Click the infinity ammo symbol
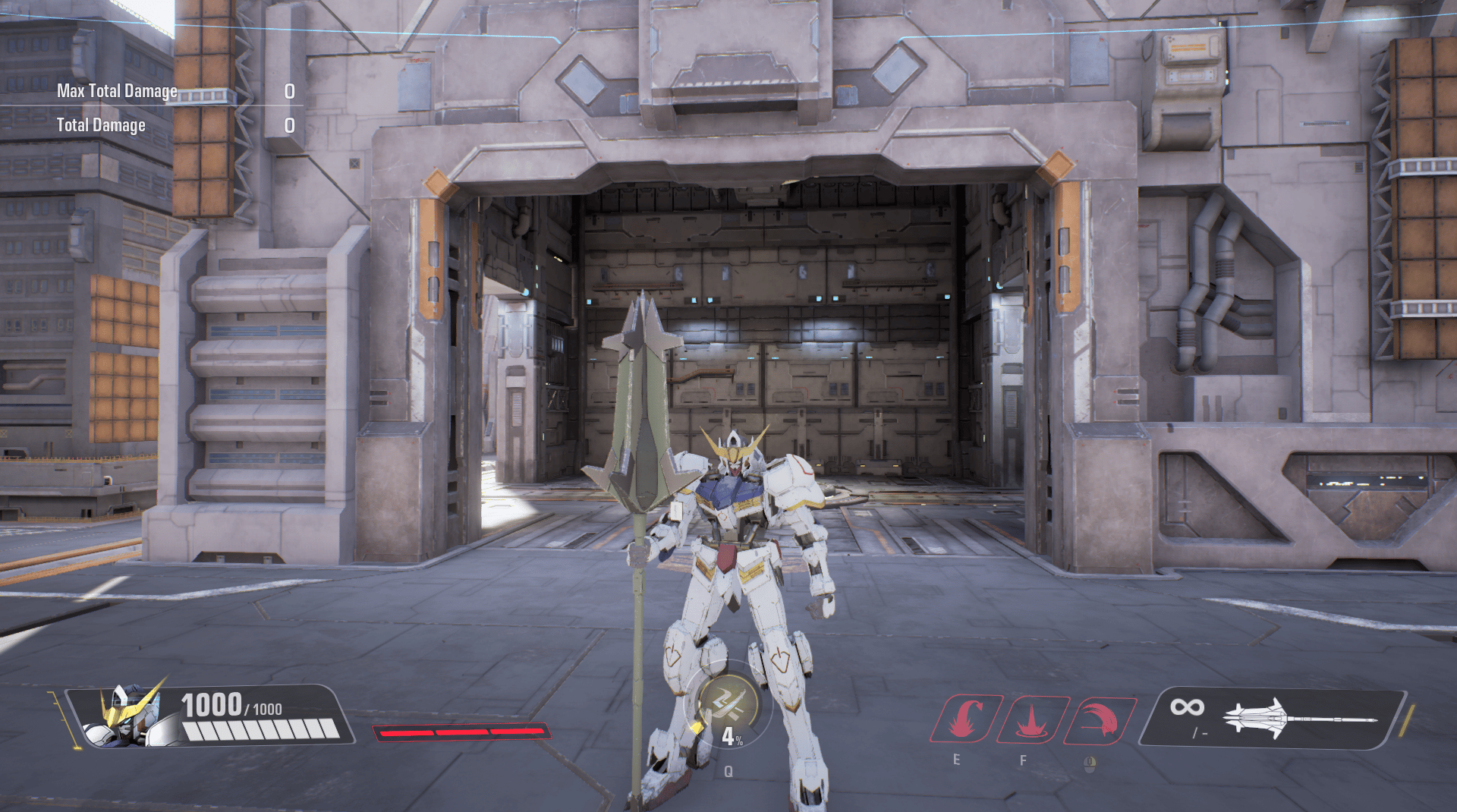 point(1187,708)
